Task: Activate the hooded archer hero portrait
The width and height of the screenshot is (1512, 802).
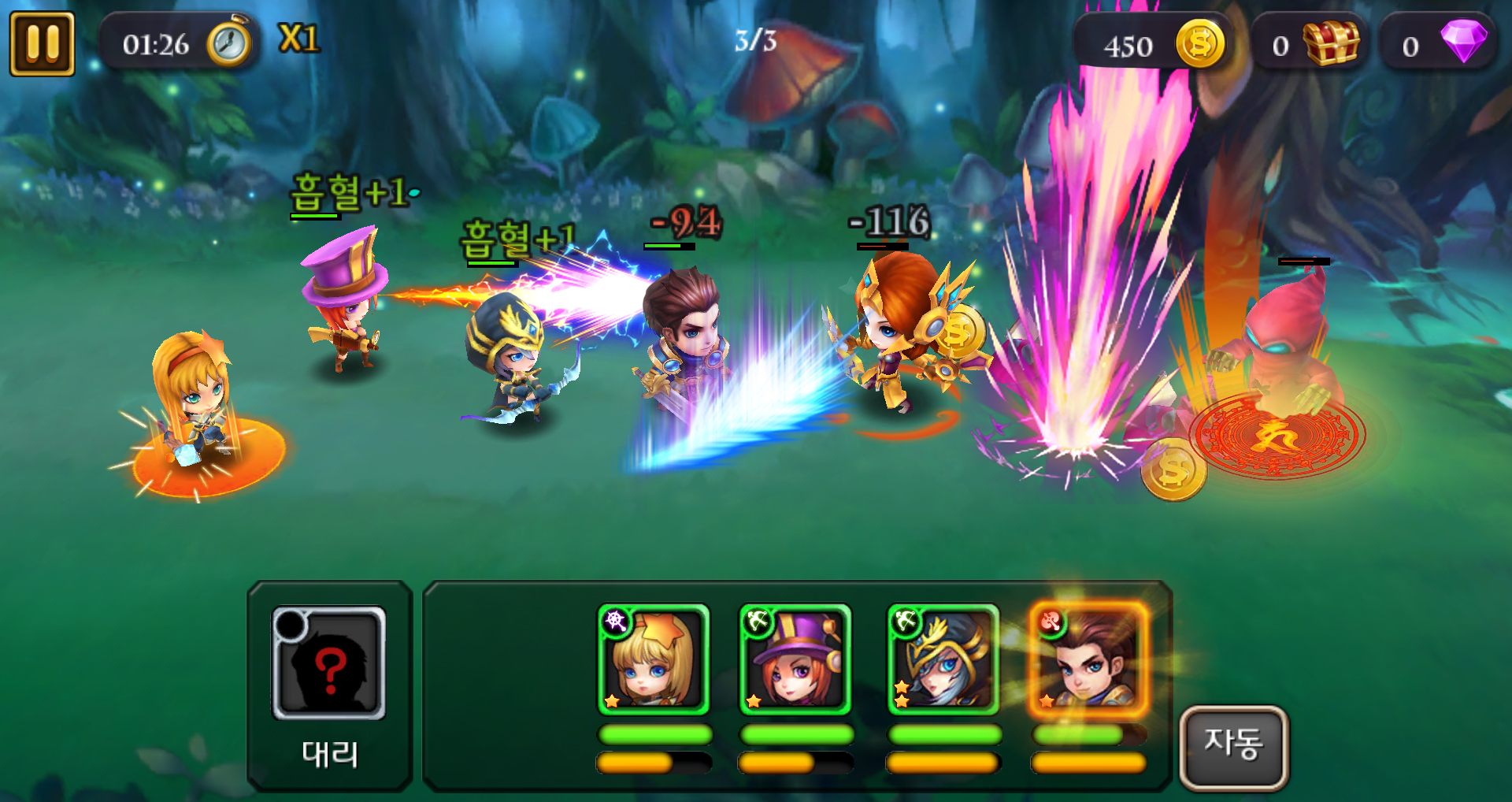Action: tap(943, 660)
